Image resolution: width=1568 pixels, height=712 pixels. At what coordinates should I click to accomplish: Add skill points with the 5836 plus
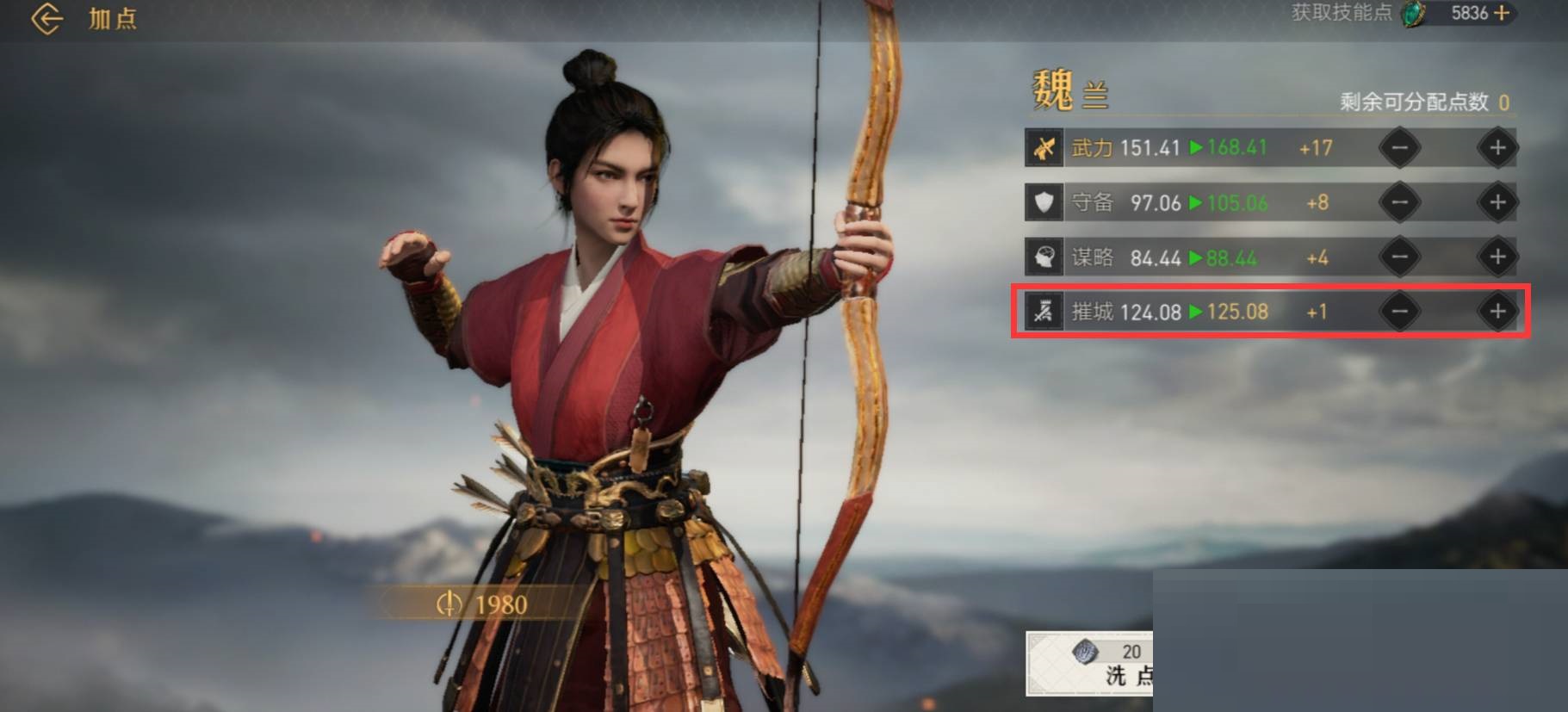pos(1502,13)
